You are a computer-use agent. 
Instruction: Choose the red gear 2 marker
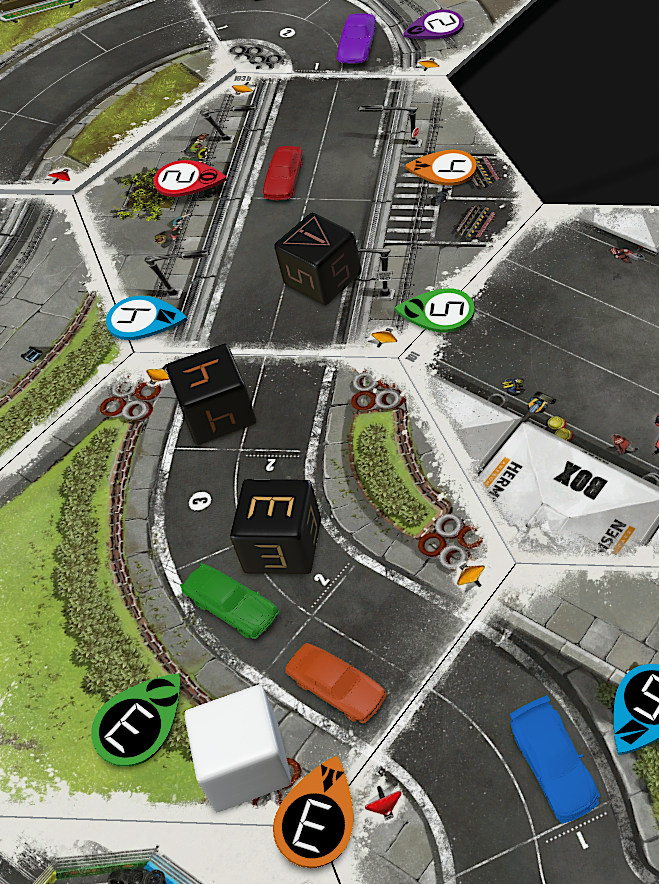click(183, 179)
